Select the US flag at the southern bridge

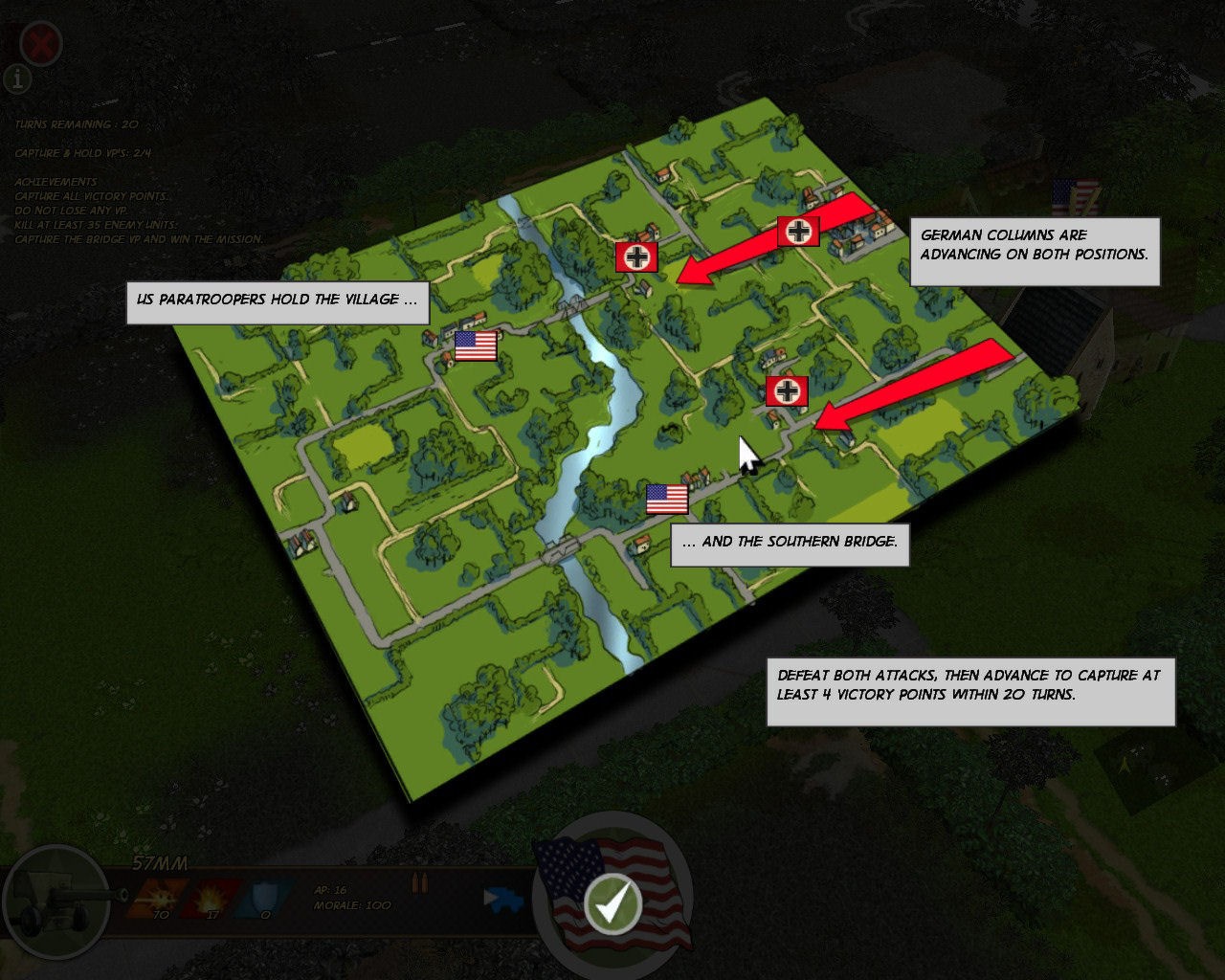click(667, 498)
